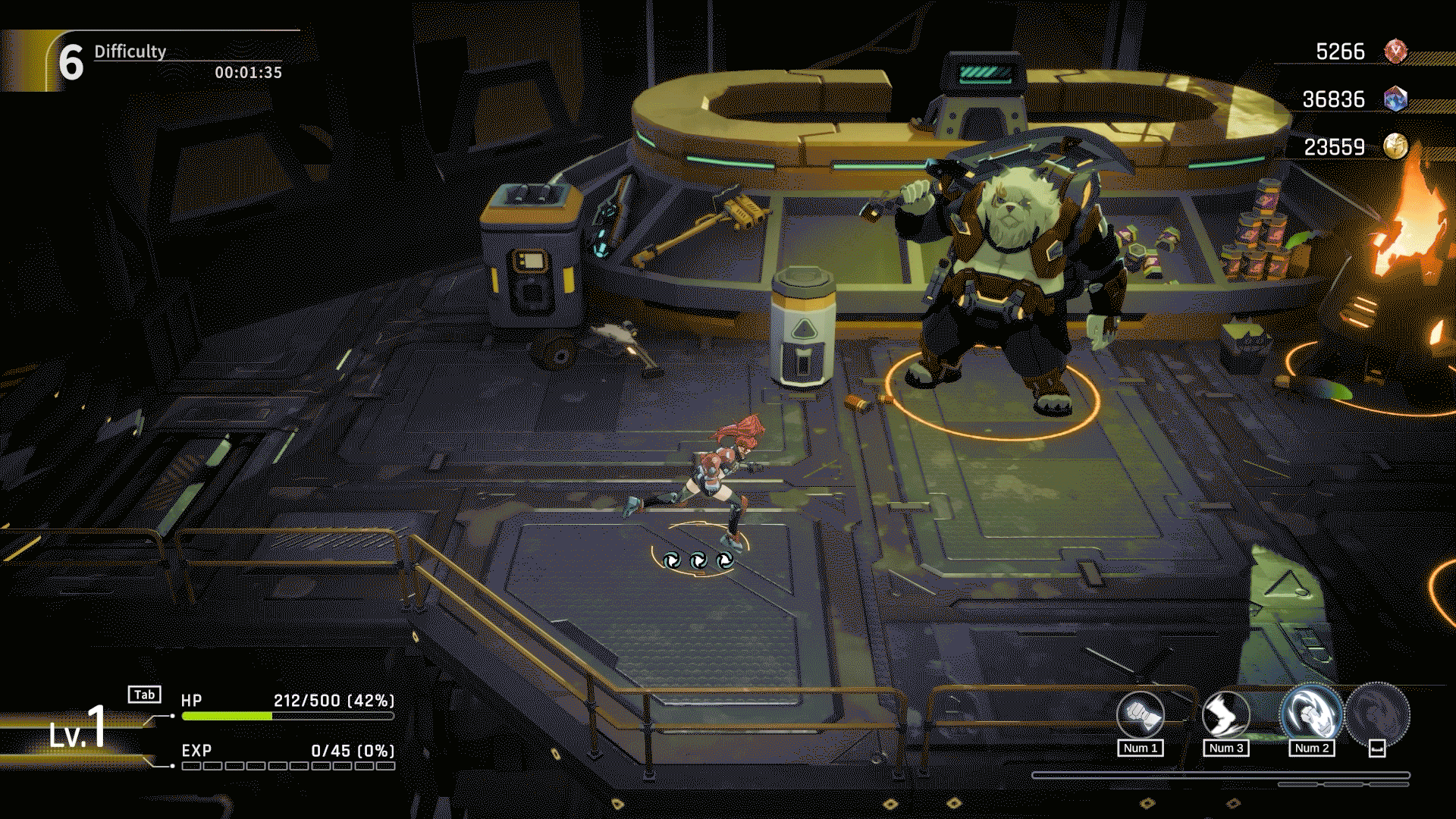Click the gold coin currency icon

tap(1395, 146)
